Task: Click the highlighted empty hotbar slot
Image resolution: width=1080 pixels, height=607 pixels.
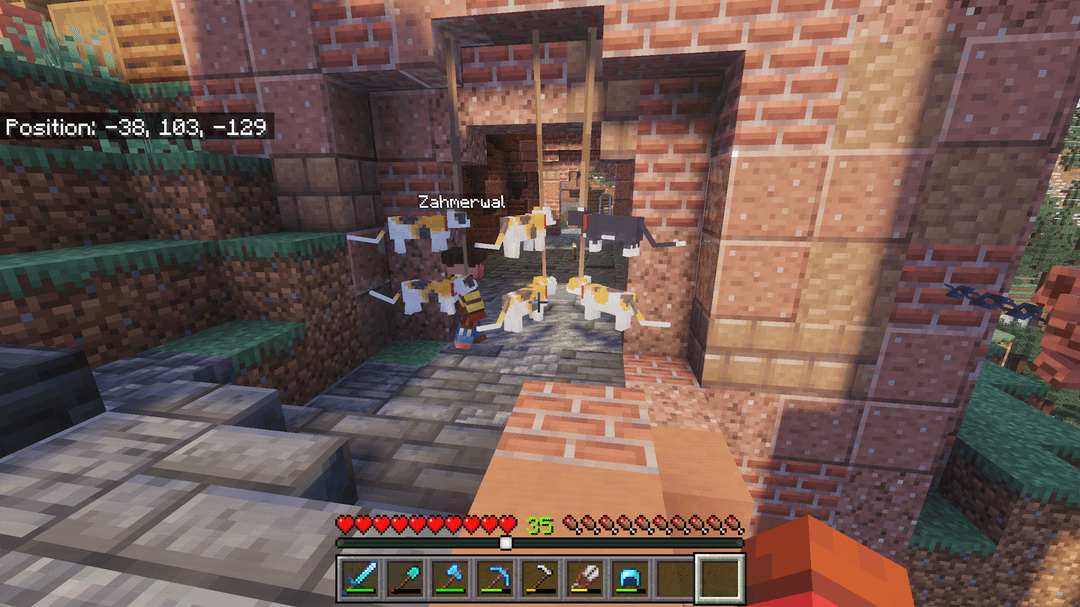Action: 720,577
